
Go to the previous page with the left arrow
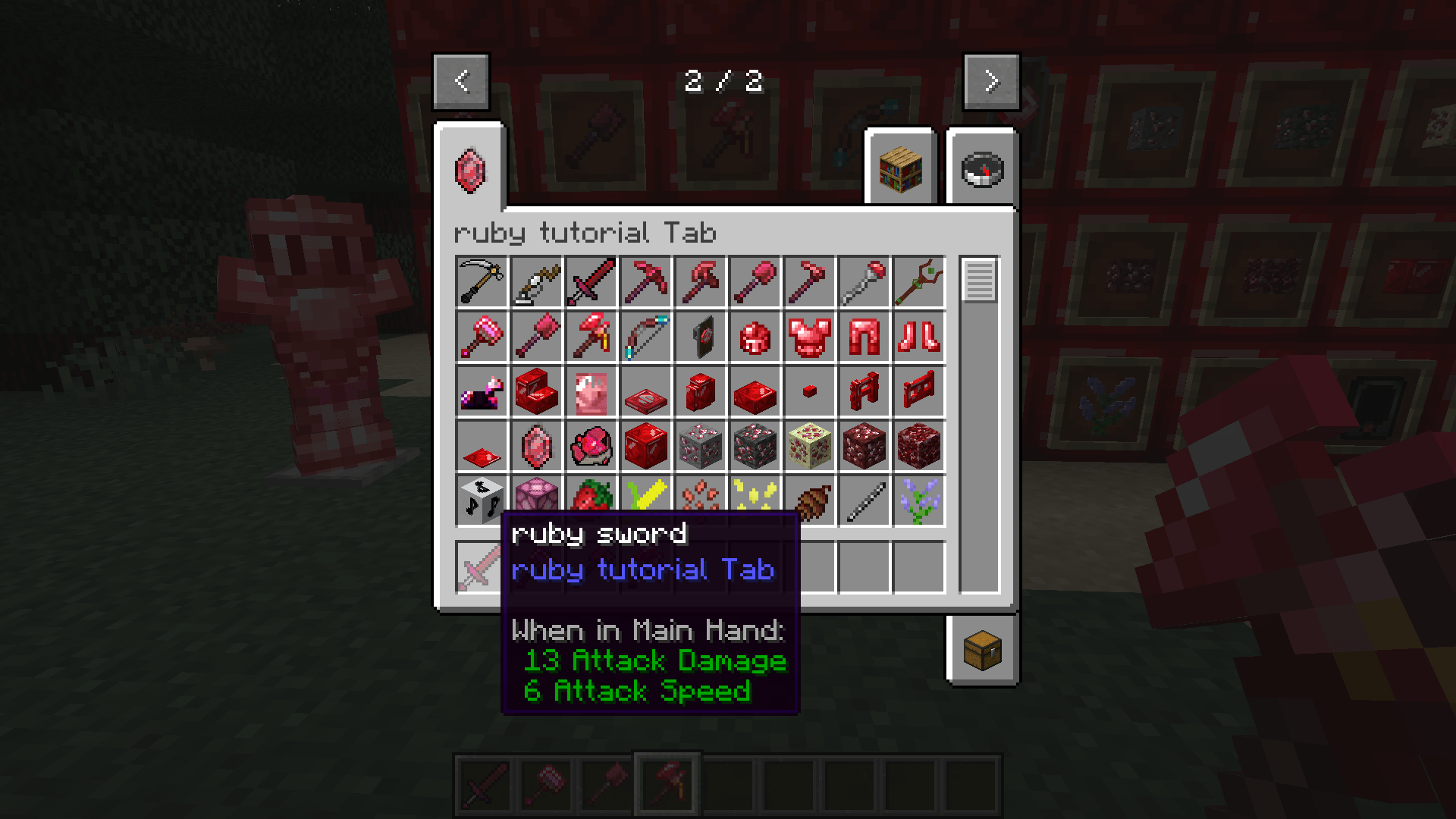click(x=462, y=82)
